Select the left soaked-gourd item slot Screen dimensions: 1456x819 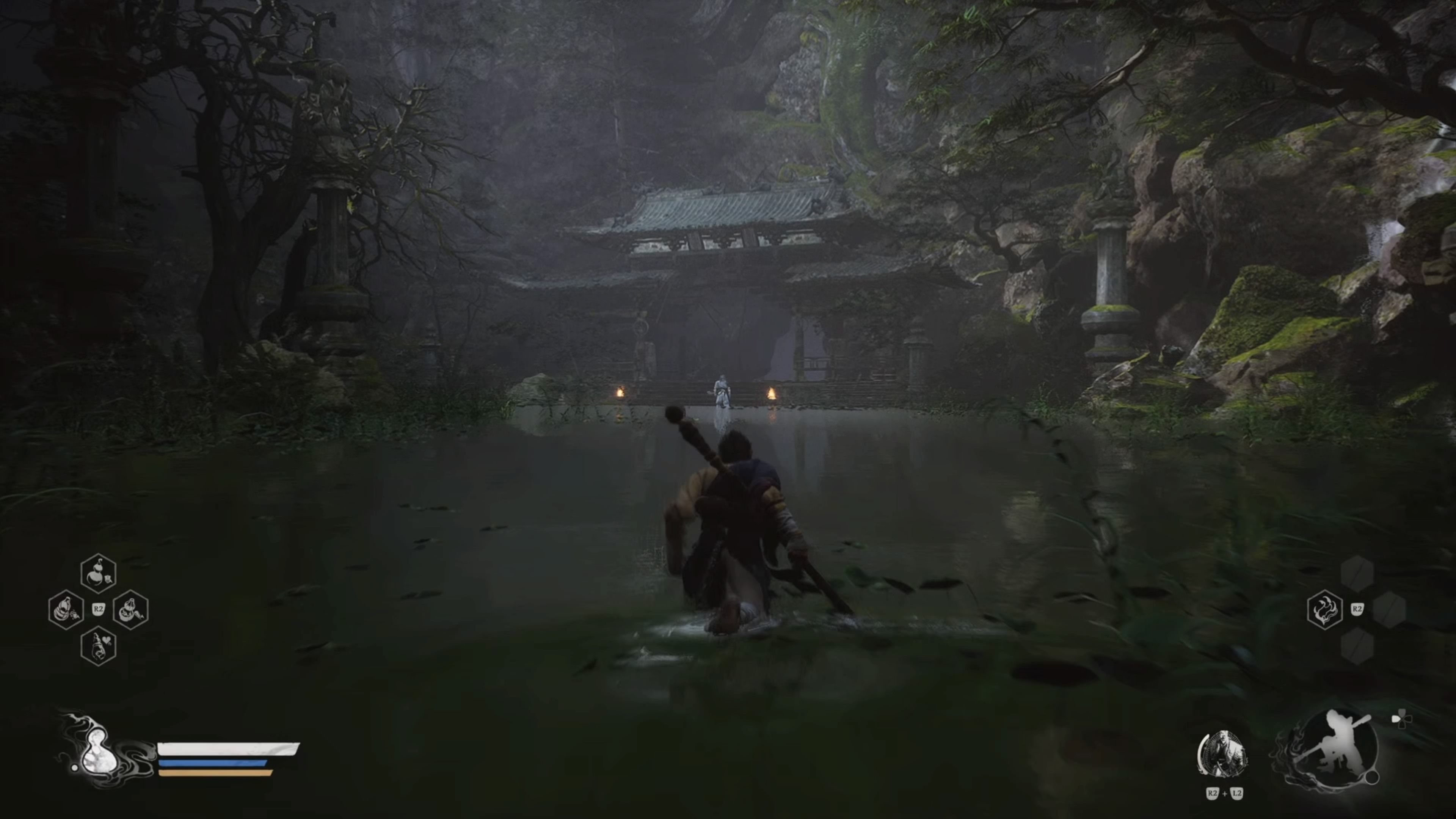point(66,610)
